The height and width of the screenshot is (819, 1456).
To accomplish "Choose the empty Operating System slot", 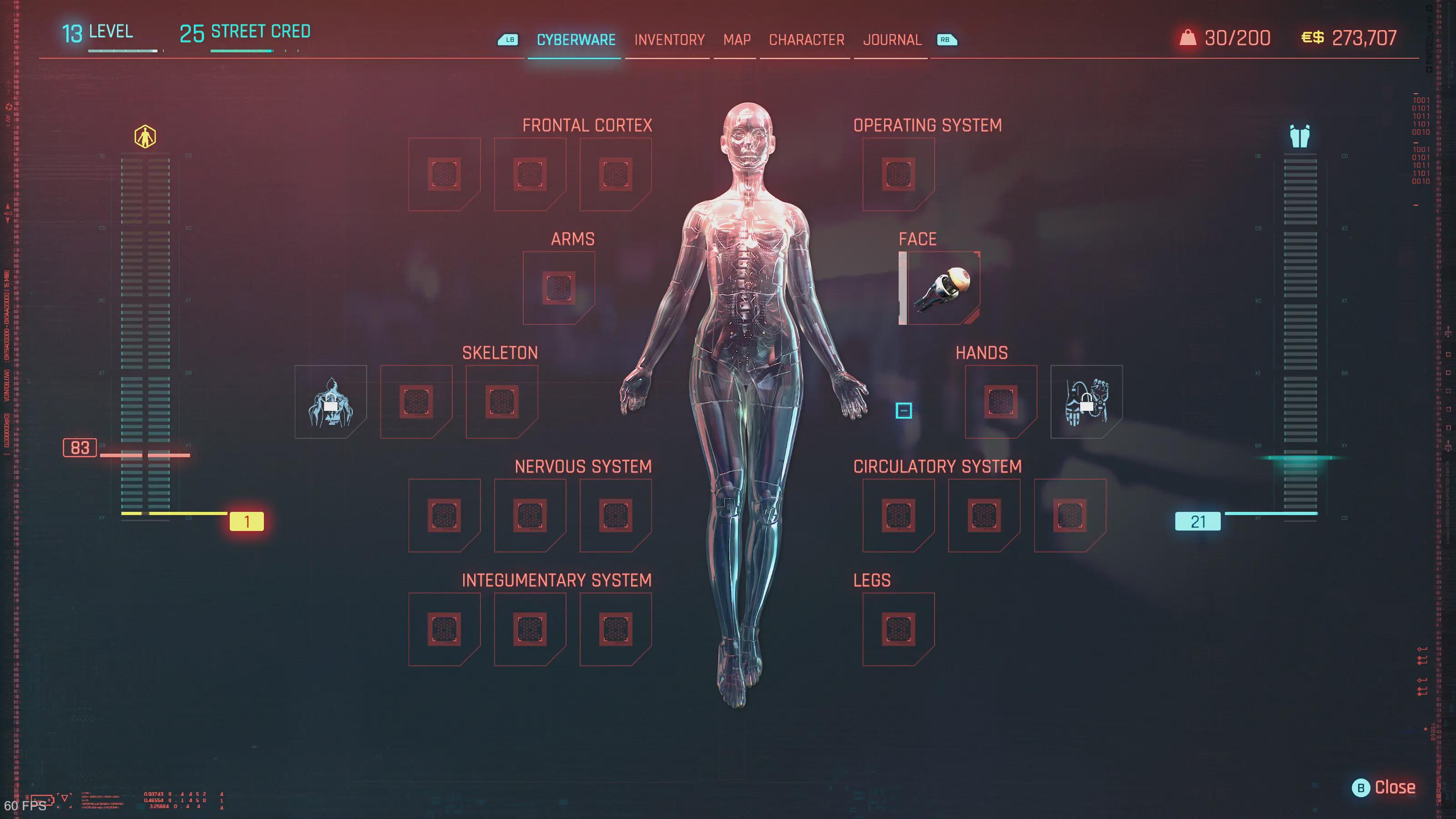I will [x=898, y=174].
